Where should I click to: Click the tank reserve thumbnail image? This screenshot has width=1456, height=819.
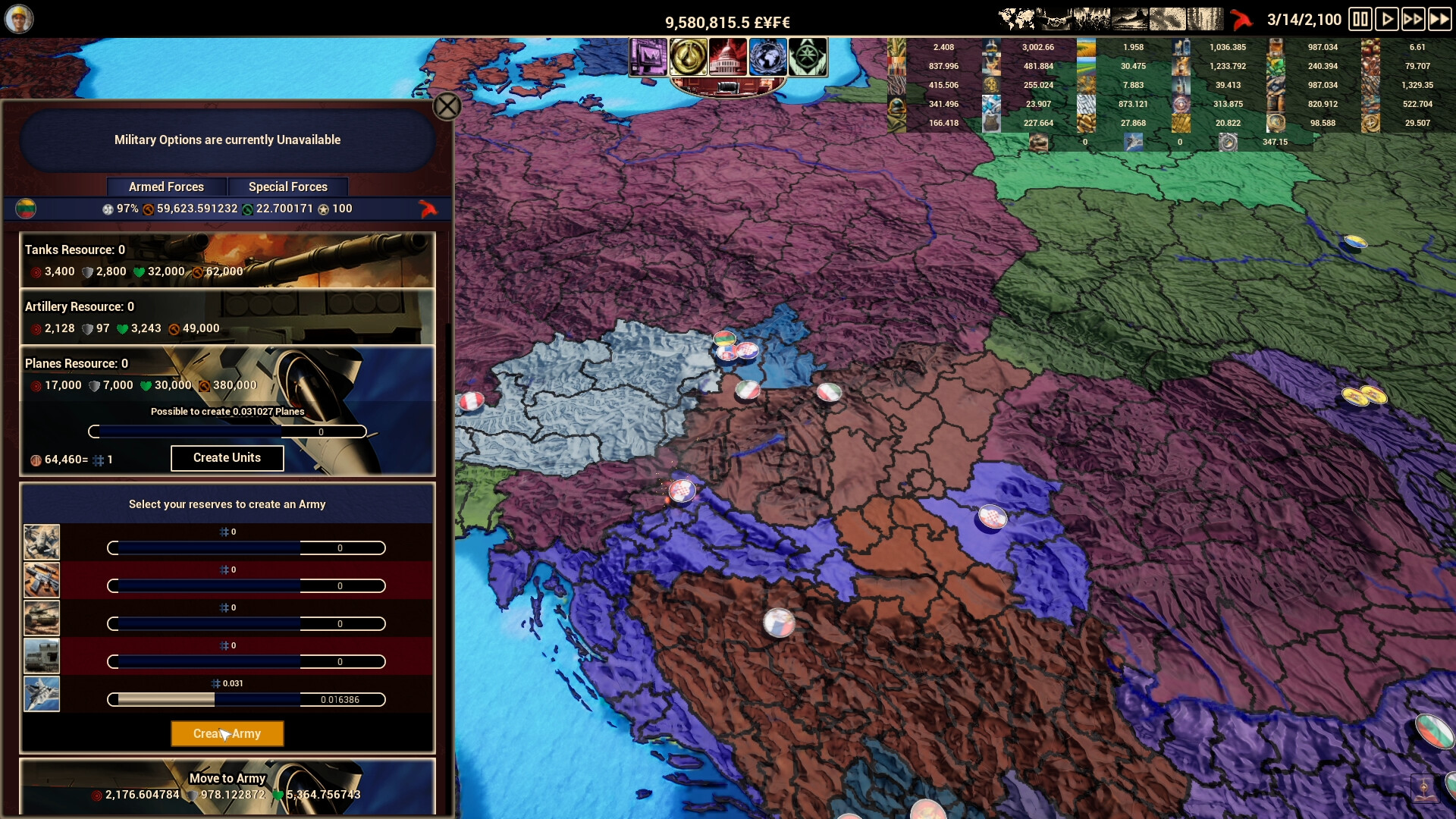[x=42, y=618]
